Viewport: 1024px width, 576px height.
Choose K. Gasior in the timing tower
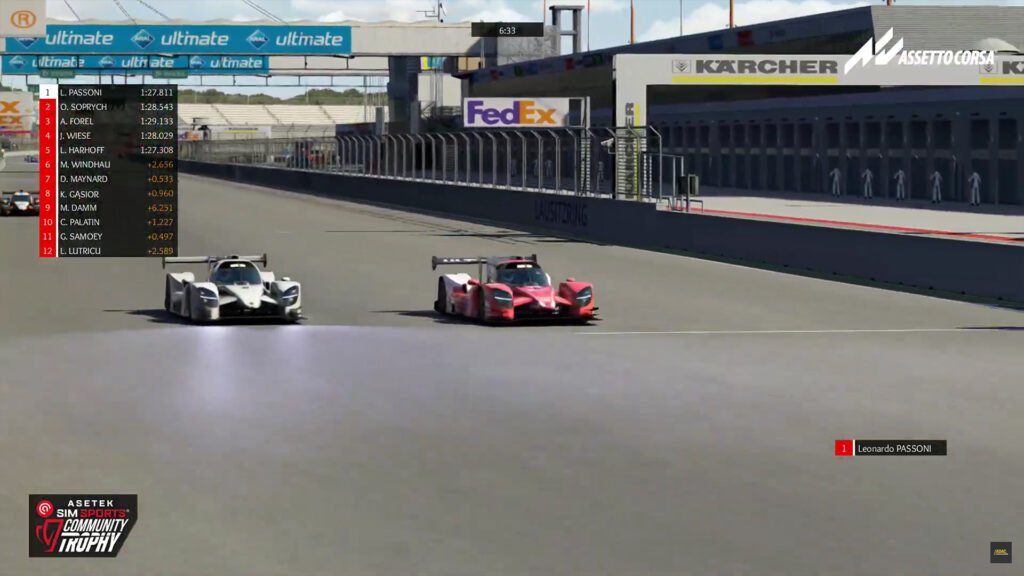point(108,193)
